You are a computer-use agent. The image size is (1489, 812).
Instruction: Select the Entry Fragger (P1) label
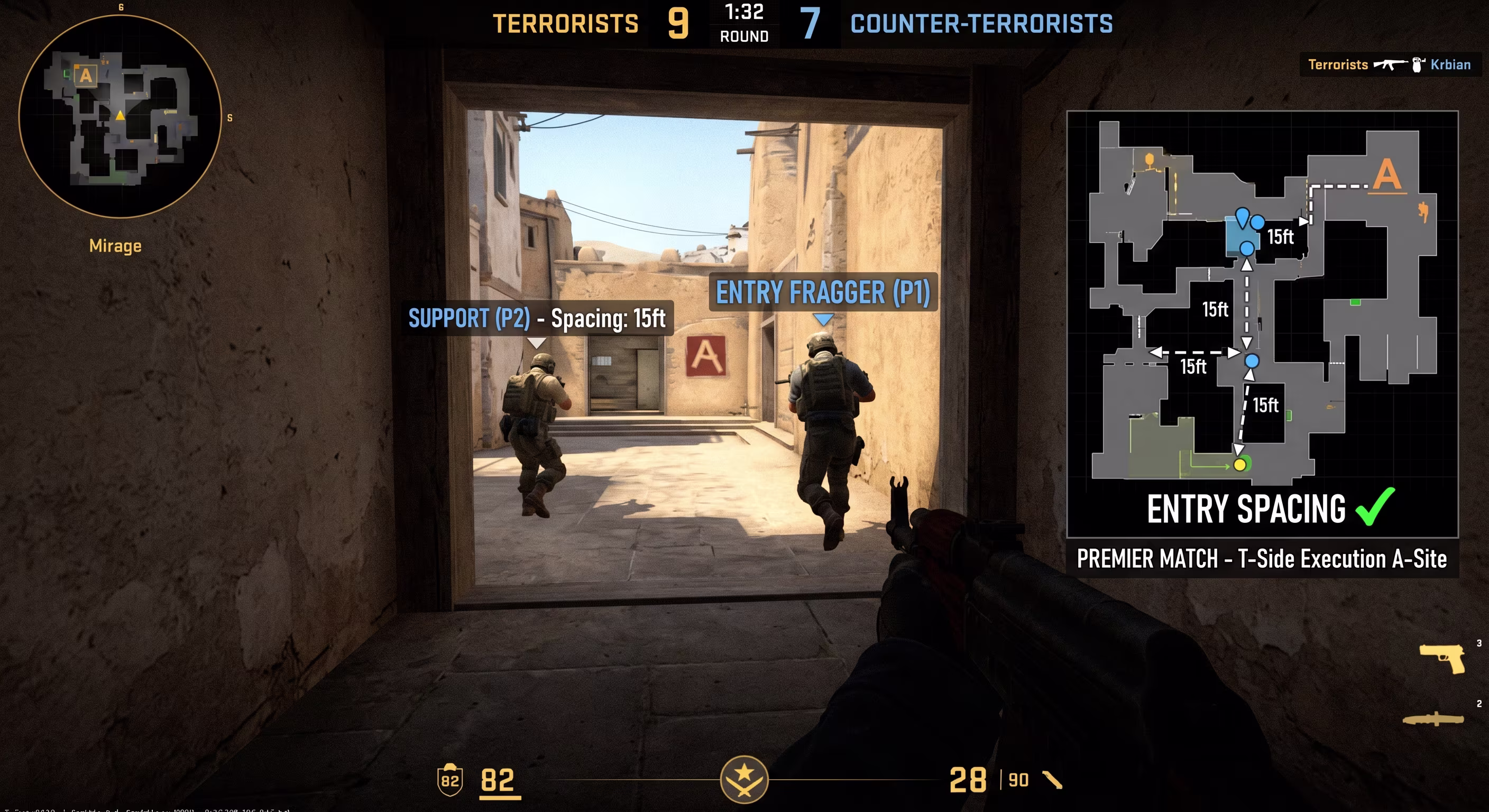(823, 292)
